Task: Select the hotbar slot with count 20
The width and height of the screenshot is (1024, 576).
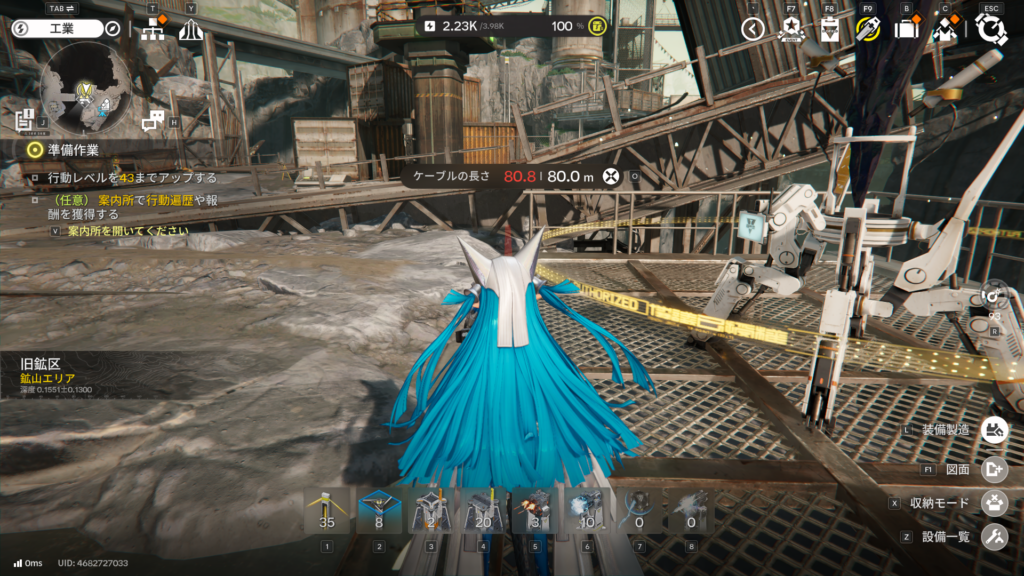Action: click(483, 511)
